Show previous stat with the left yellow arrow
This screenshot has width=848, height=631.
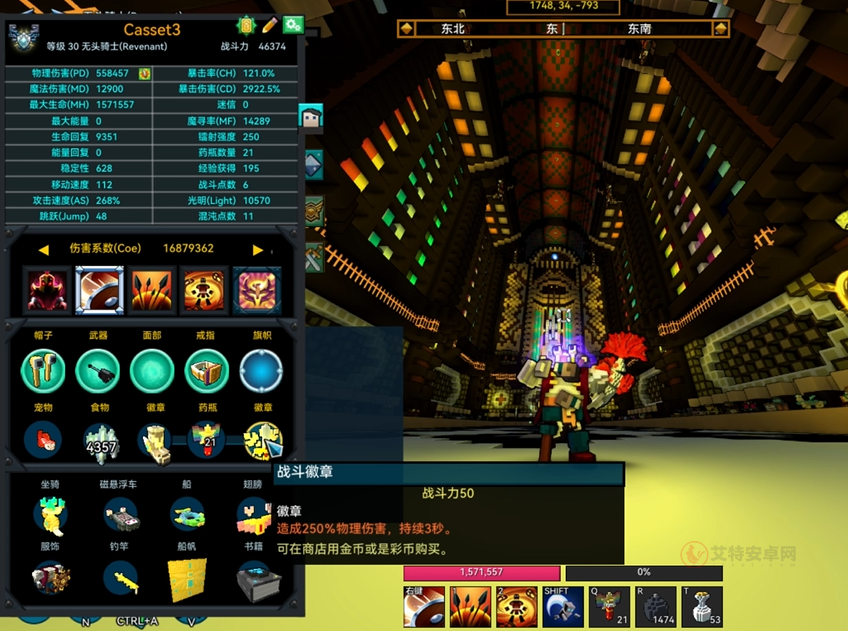44,249
